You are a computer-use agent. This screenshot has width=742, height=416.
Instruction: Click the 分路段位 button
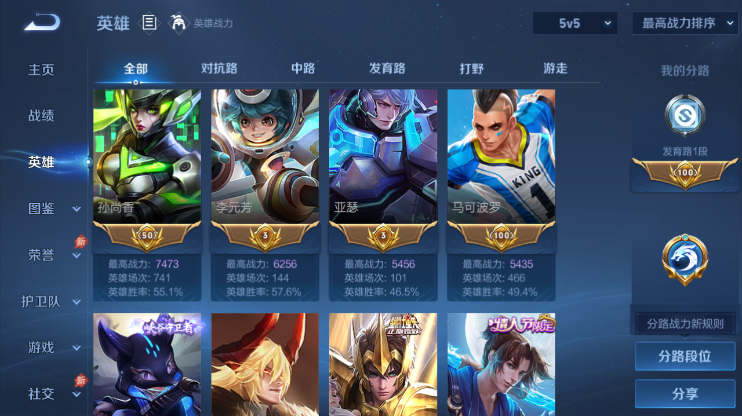685,356
